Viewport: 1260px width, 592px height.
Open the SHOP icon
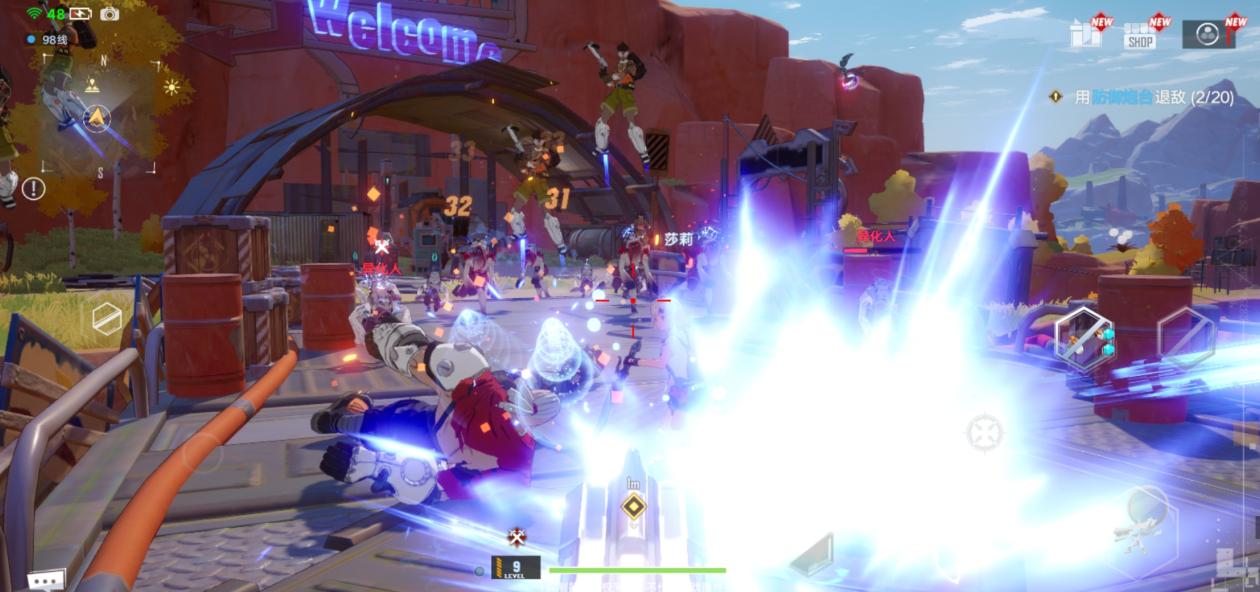tap(1140, 35)
